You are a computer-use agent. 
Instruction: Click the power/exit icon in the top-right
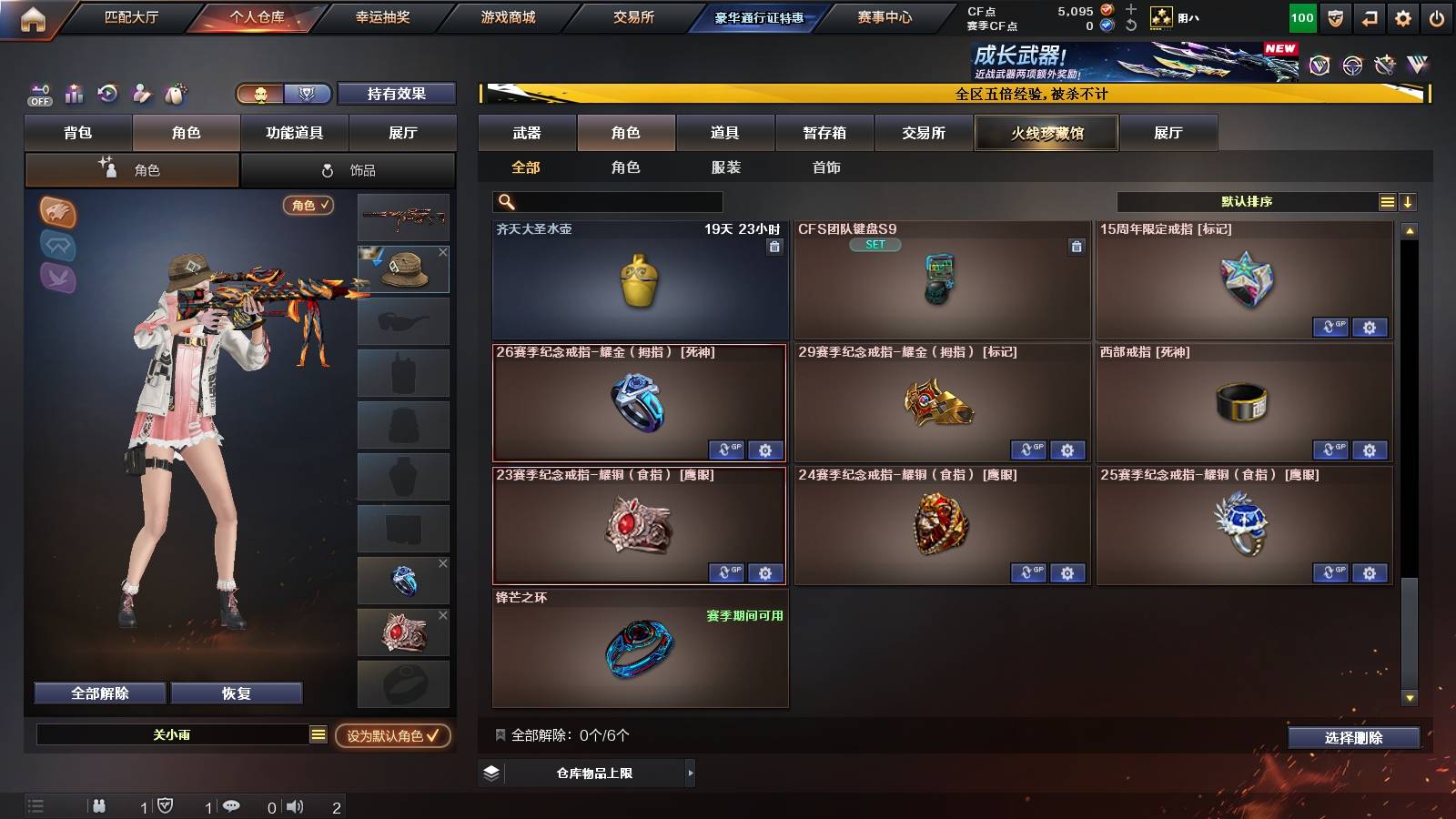tap(1436, 15)
